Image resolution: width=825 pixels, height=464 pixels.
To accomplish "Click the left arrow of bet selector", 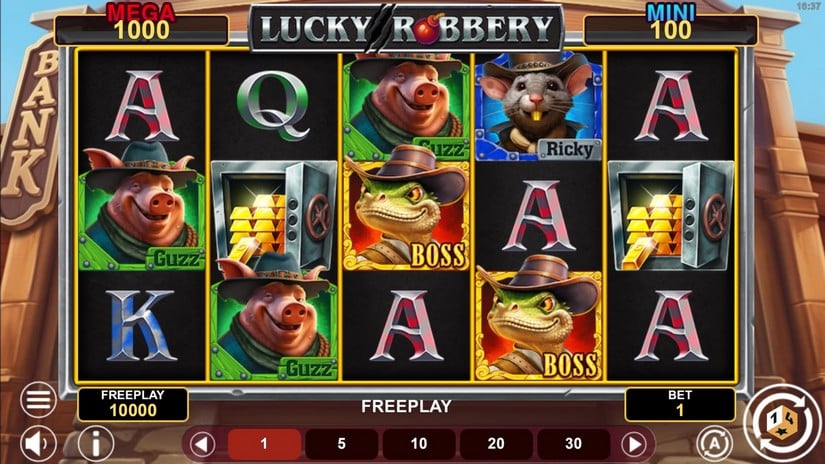I will click(203, 443).
